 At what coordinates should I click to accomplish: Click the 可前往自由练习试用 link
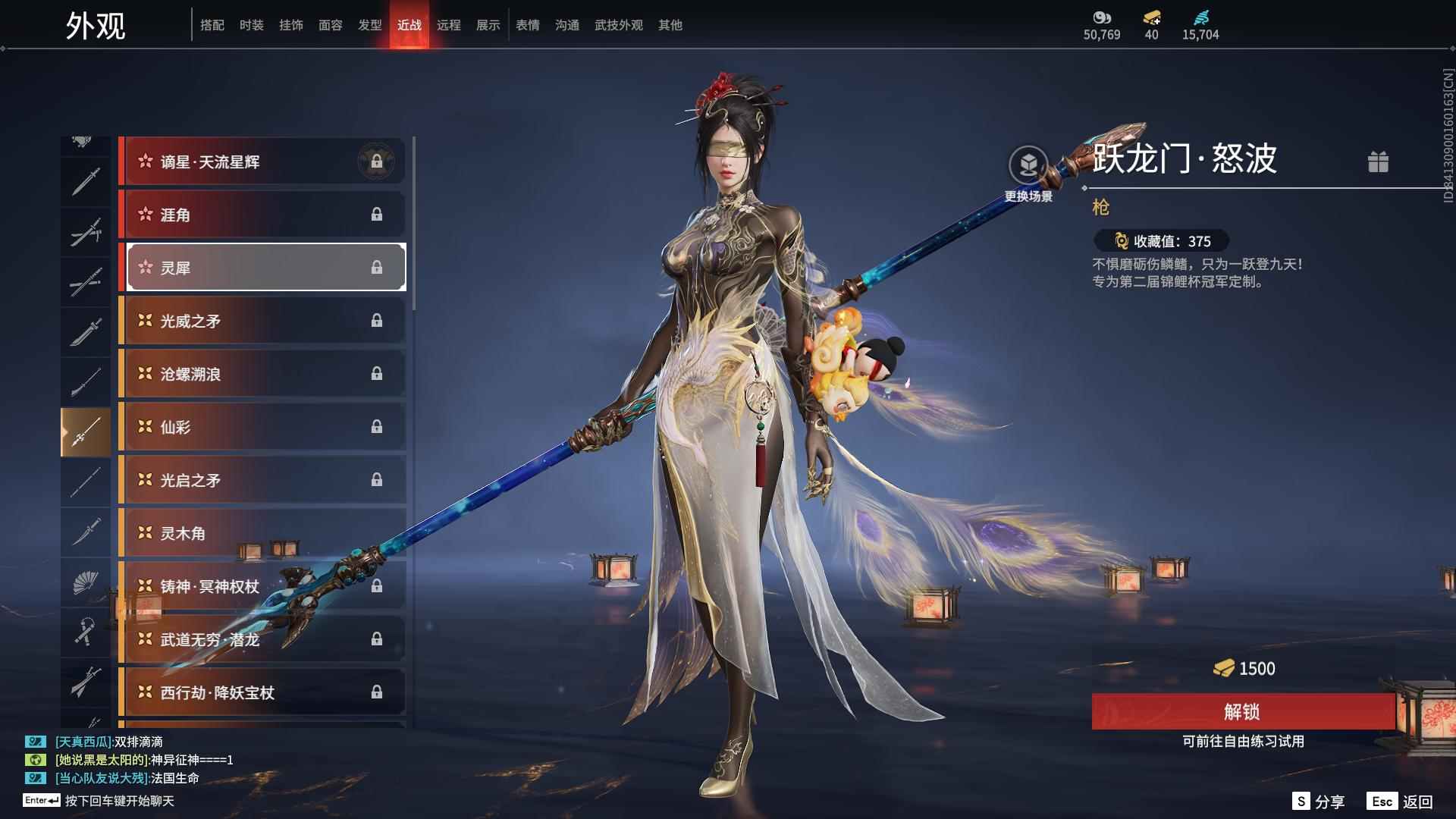point(1244,742)
